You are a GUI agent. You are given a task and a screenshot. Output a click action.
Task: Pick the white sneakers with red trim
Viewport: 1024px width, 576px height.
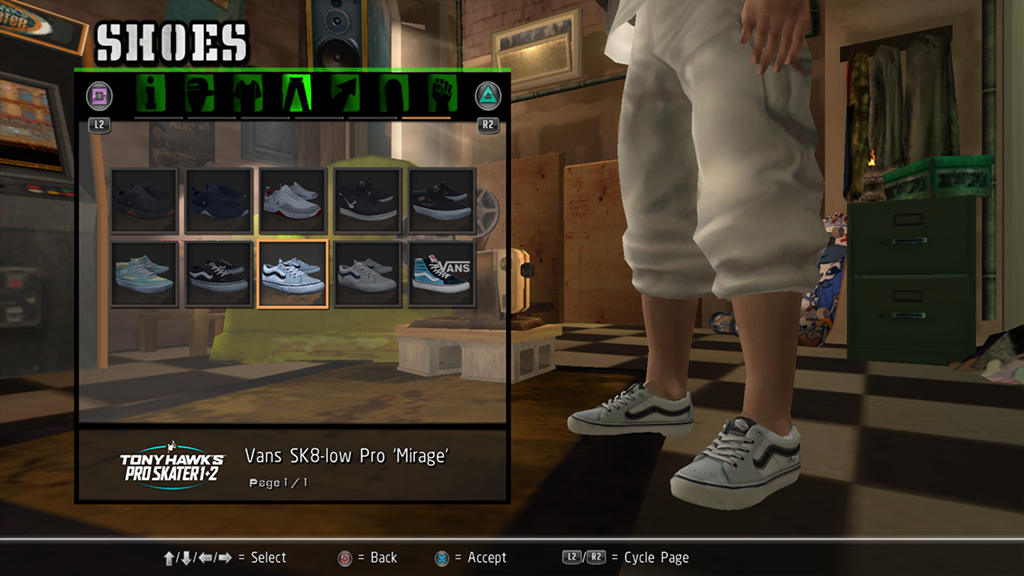293,201
